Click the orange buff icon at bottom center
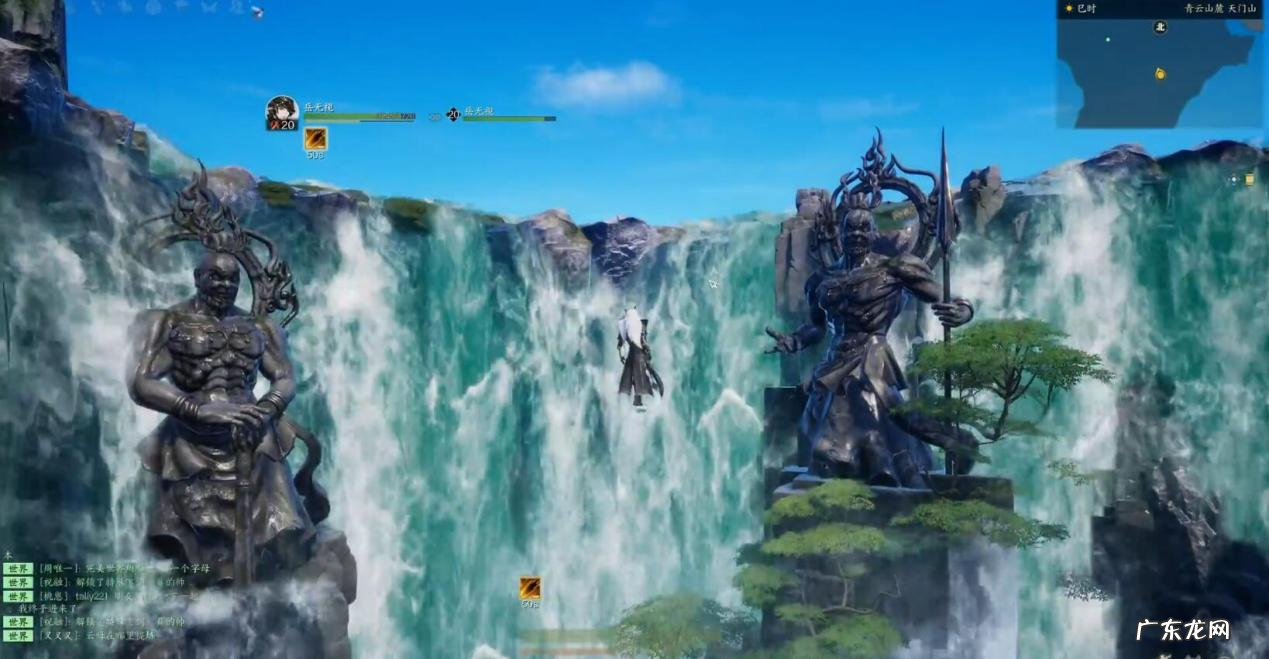The height and width of the screenshot is (659, 1269). tap(529, 587)
